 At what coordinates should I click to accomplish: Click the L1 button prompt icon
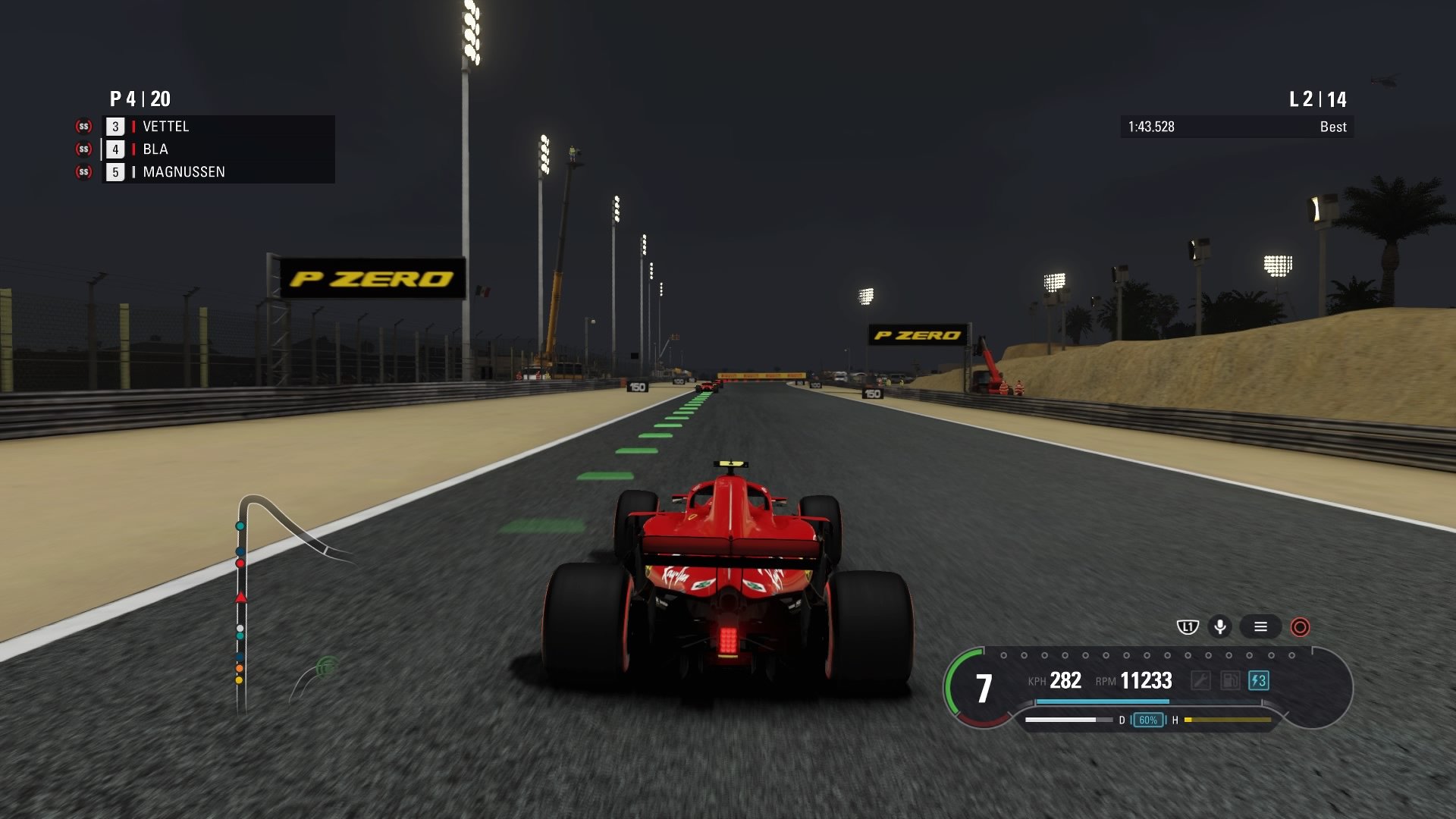point(1186,627)
